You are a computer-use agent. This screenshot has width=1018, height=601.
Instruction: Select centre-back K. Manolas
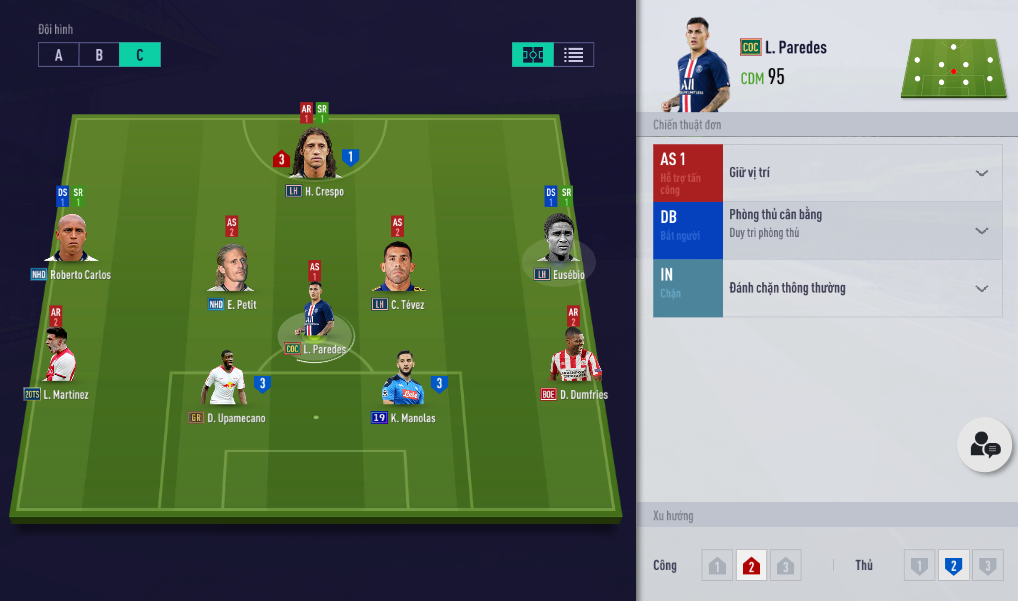[402, 384]
